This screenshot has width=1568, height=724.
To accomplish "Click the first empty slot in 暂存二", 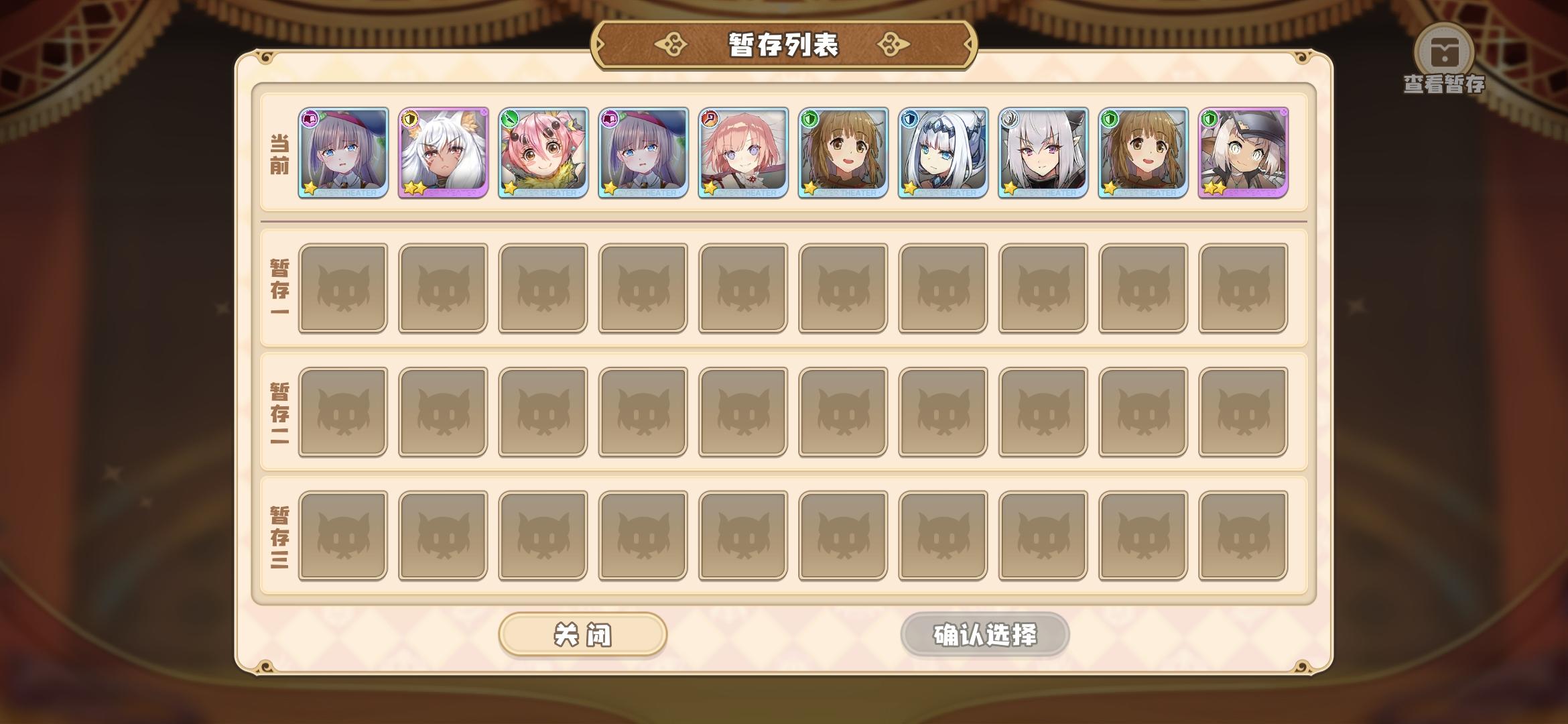I will [x=342, y=412].
